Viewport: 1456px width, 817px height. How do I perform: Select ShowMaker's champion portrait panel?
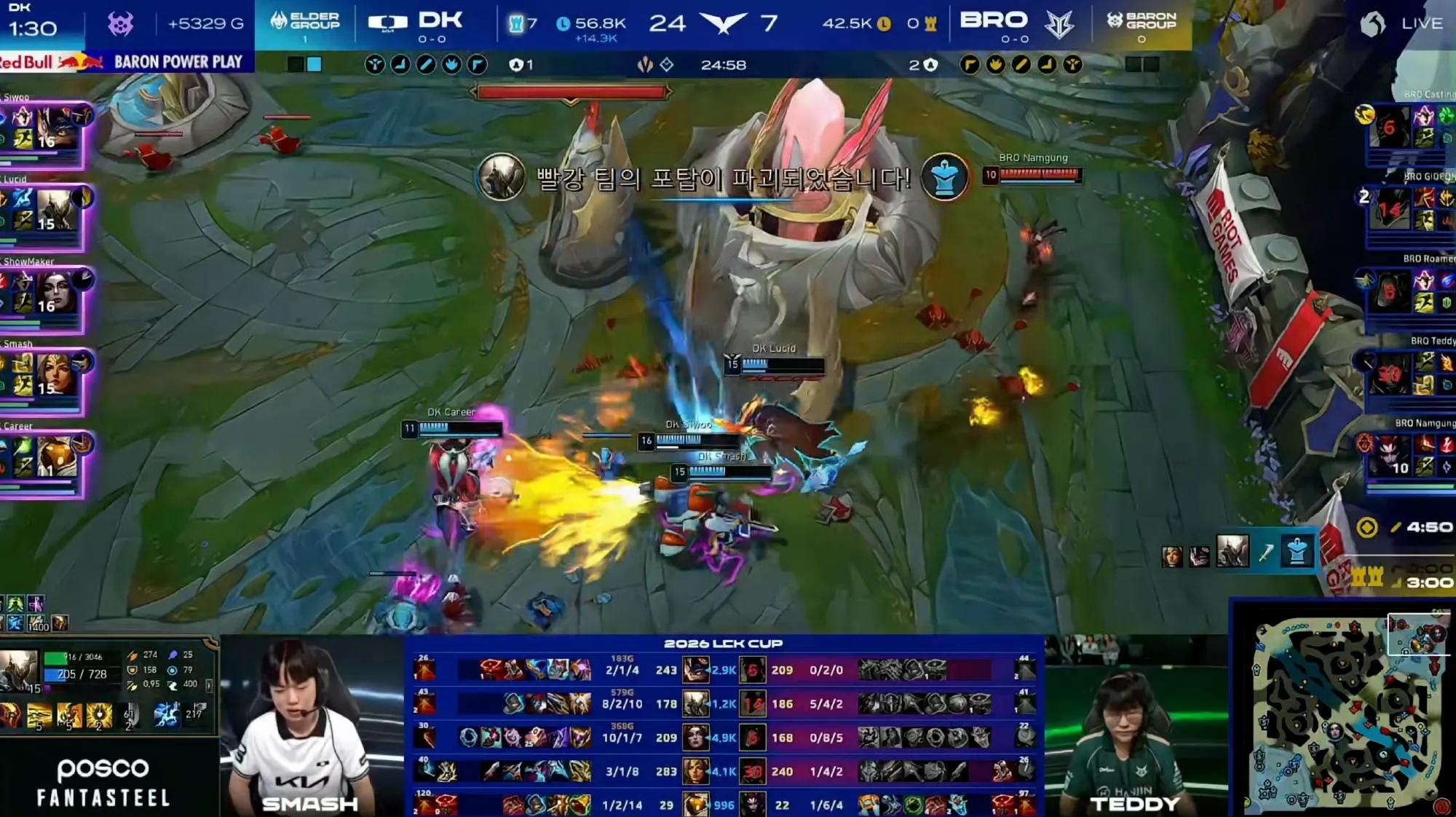(57, 293)
